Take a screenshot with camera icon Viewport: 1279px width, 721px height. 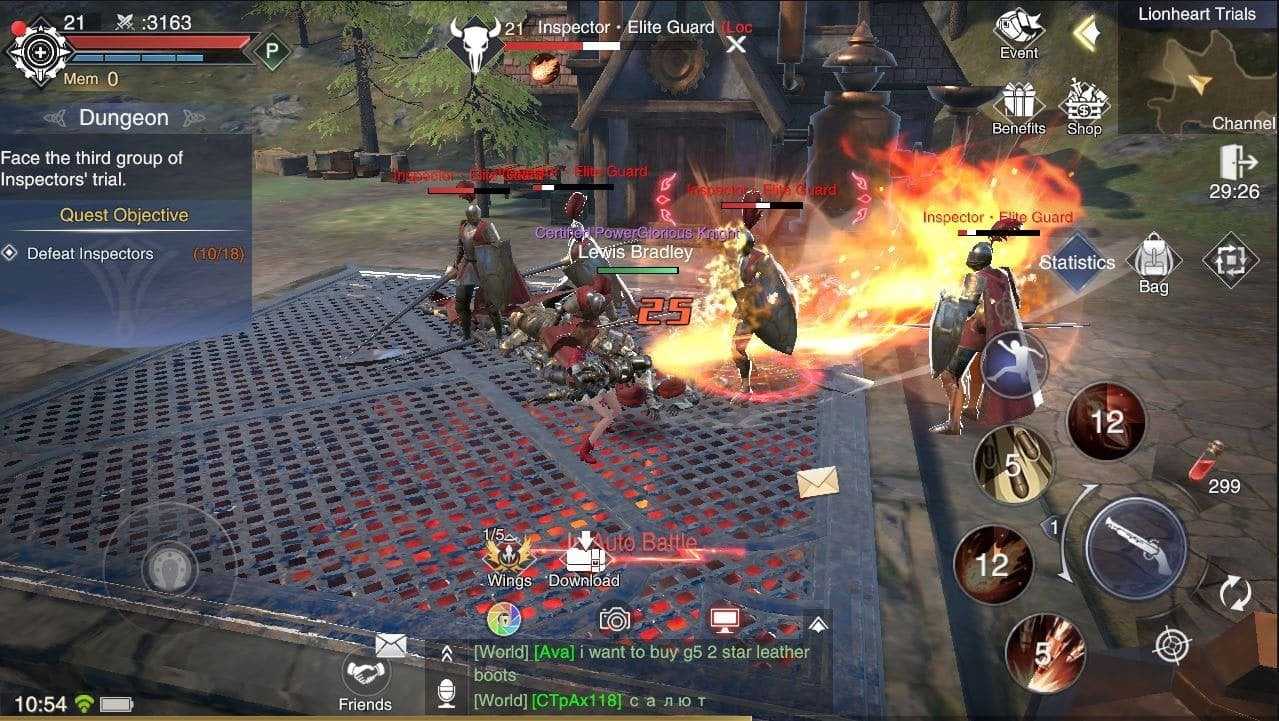tap(615, 620)
